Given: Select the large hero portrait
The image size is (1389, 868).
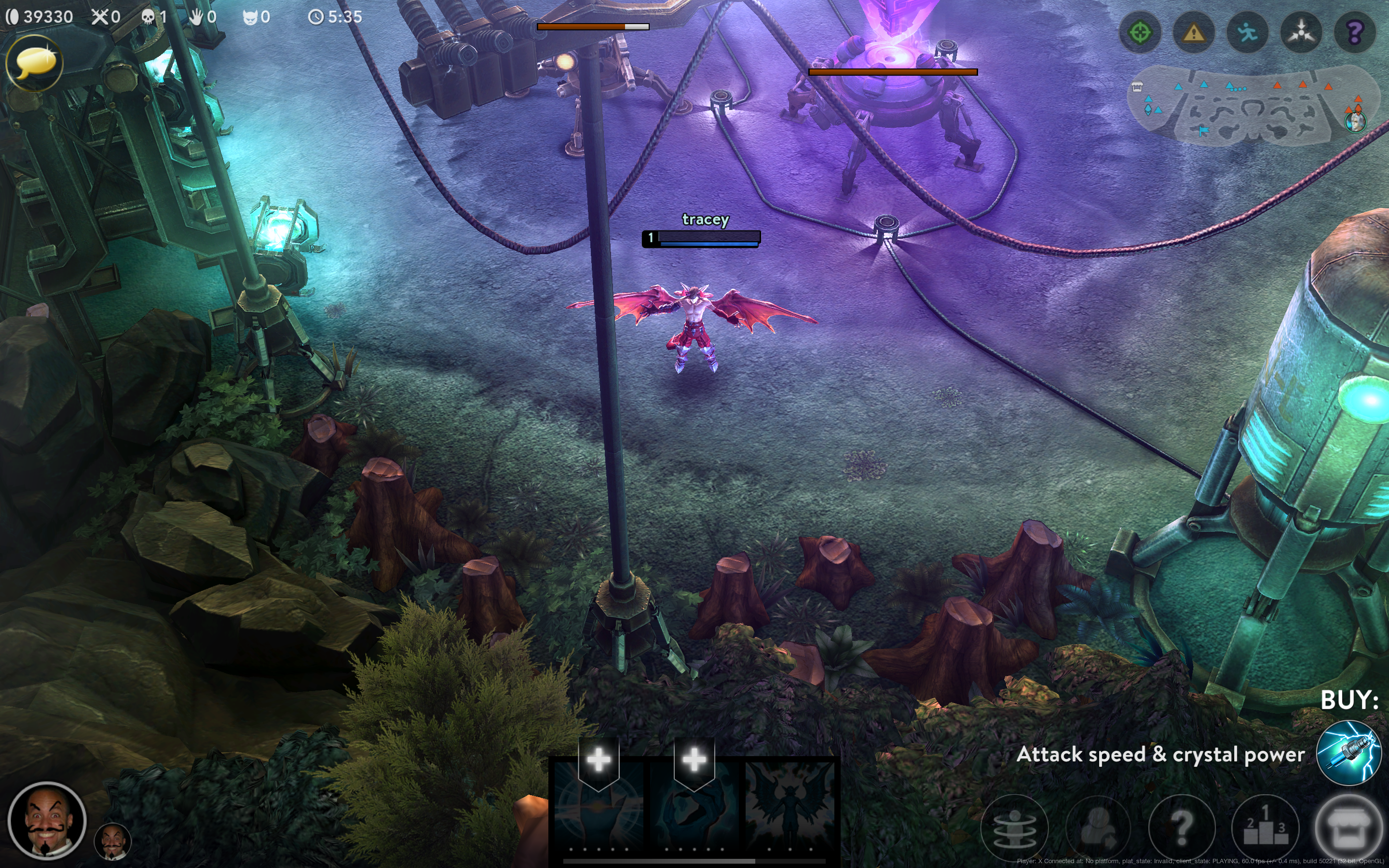Looking at the screenshot, I should click(x=47, y=820).
